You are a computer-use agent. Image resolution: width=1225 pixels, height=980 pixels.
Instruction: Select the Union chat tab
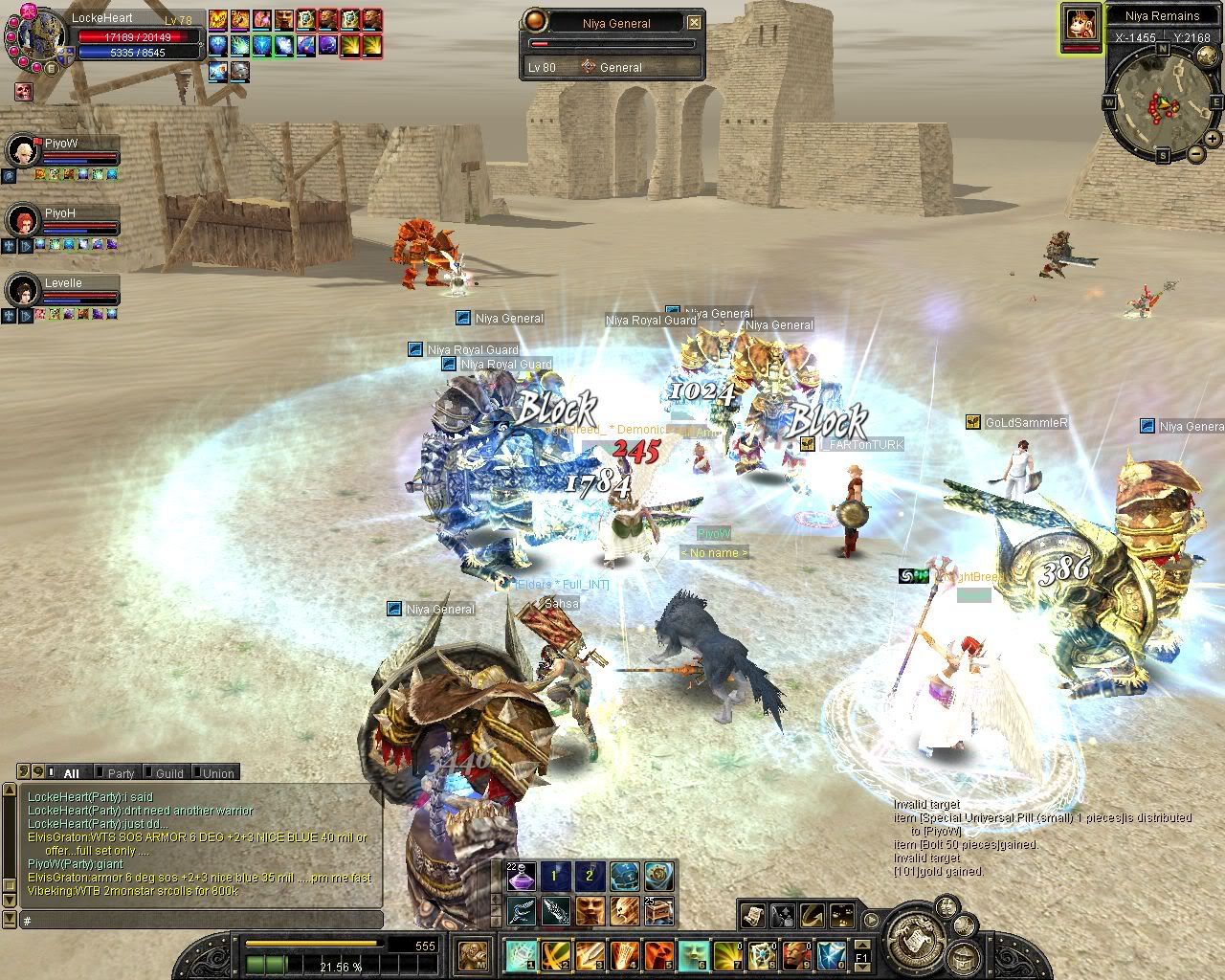pyautogui.click(x=217, y=773)
